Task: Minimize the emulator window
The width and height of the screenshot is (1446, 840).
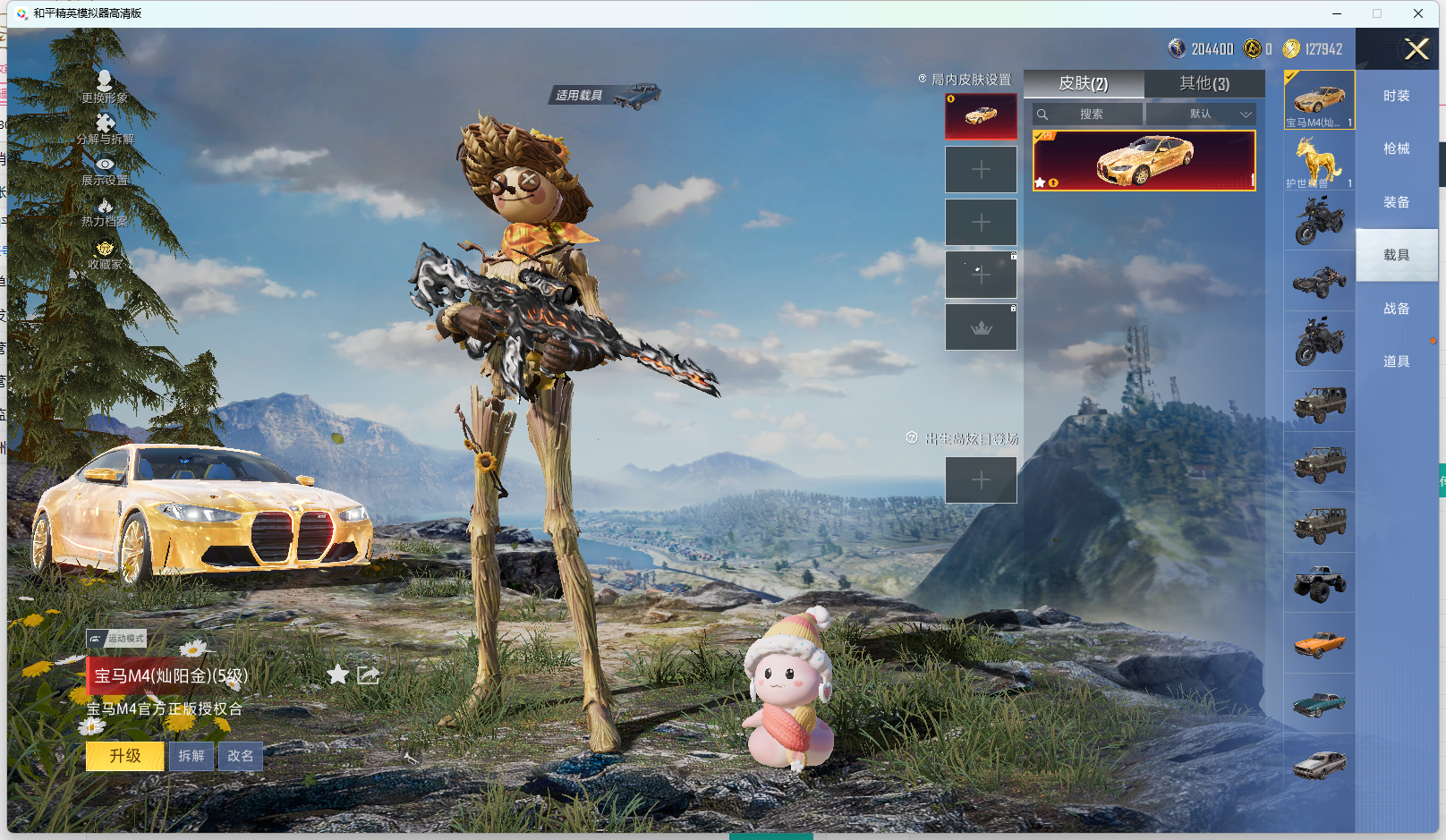Action: coord(1337,13)
